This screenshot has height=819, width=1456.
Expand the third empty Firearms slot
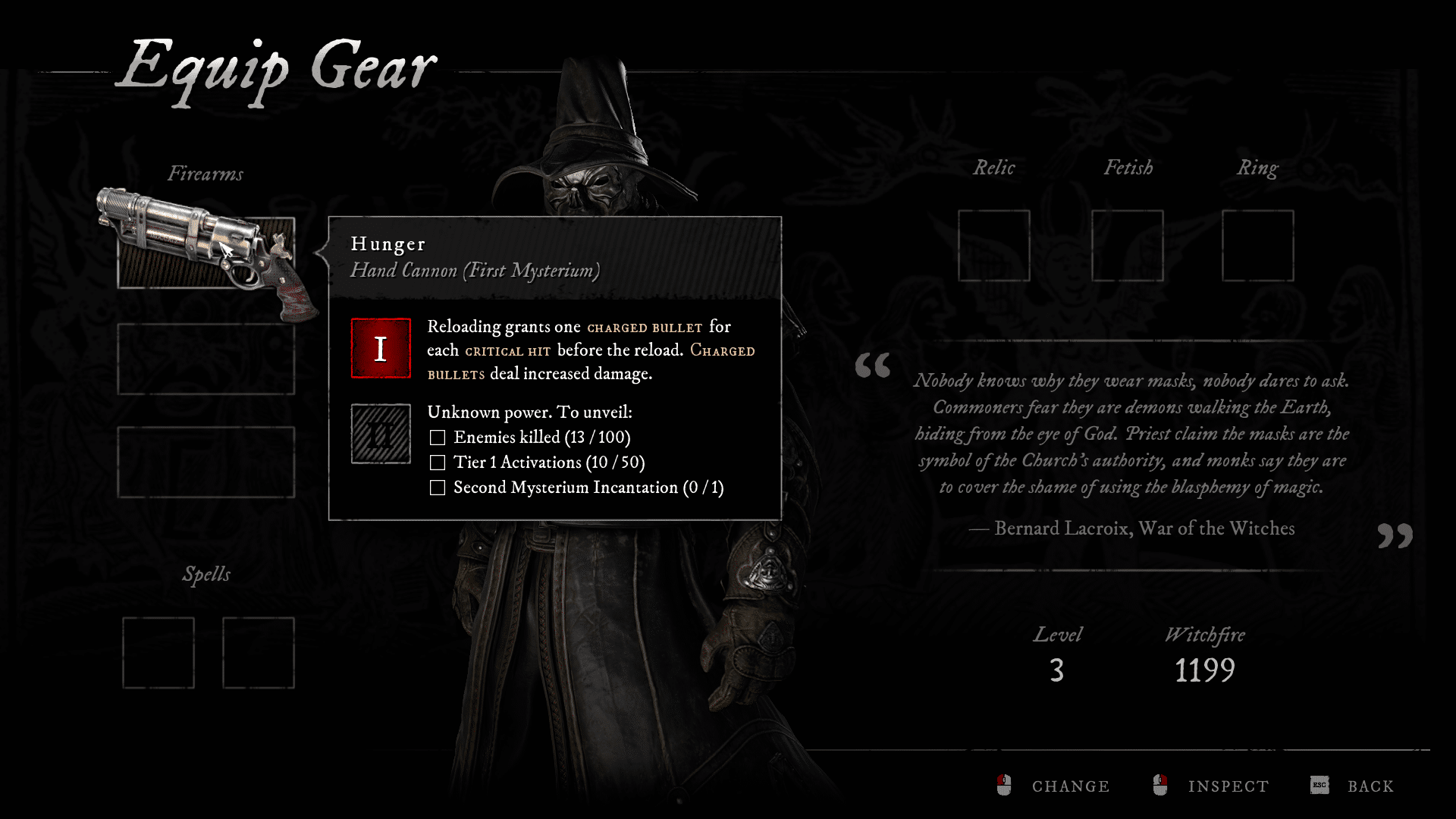click(x=205, y=463)
